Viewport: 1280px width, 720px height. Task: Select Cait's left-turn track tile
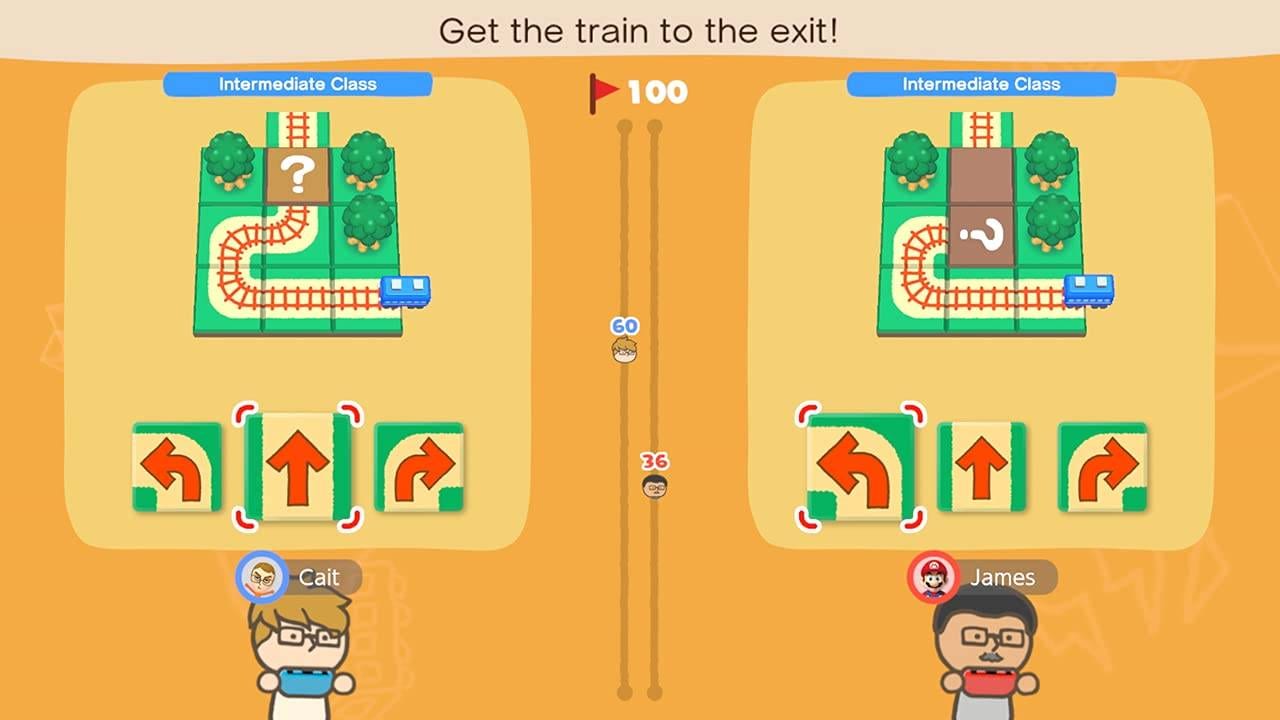[x=178, y=468]
